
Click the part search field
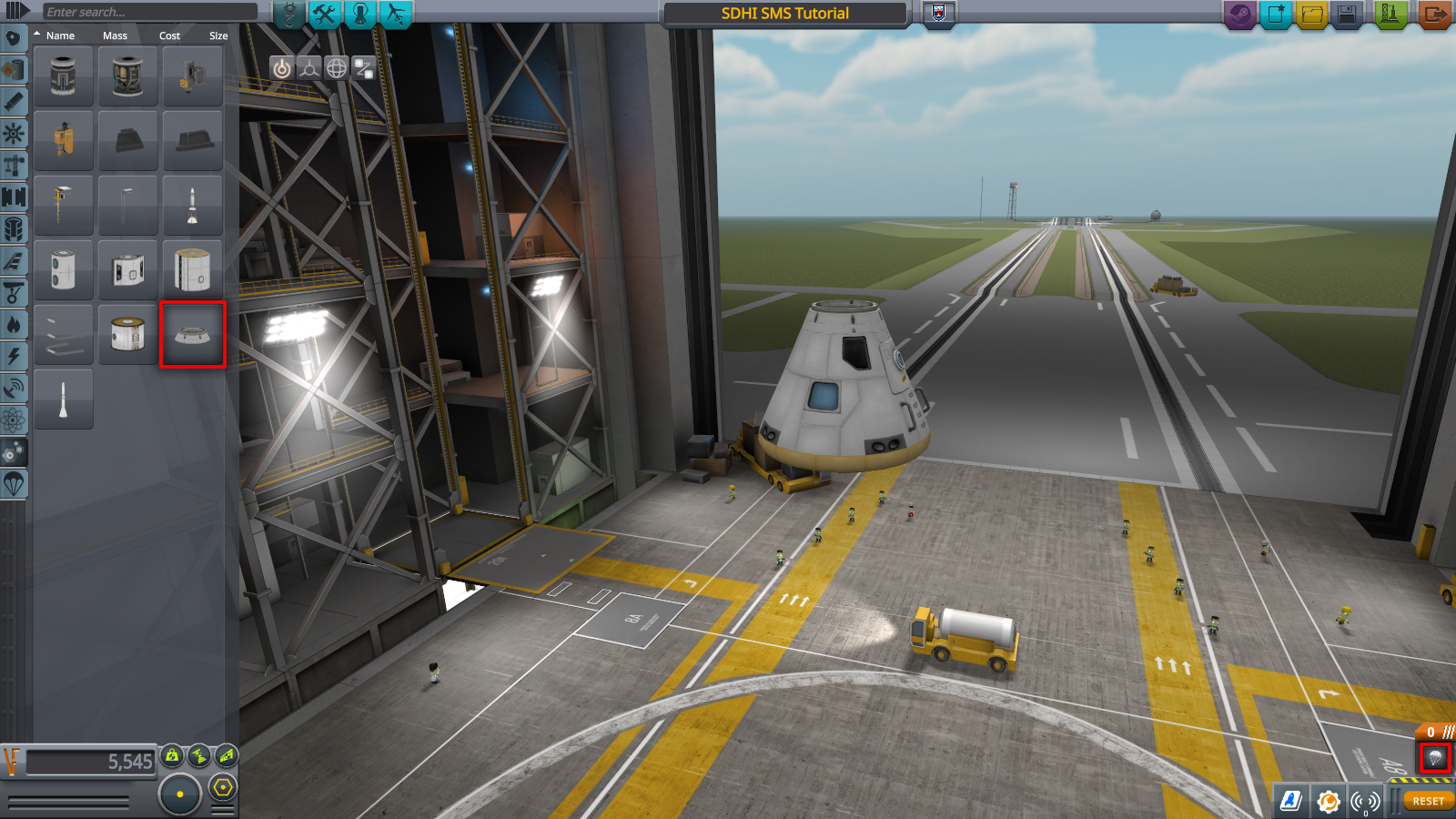(x=150, y=12)
